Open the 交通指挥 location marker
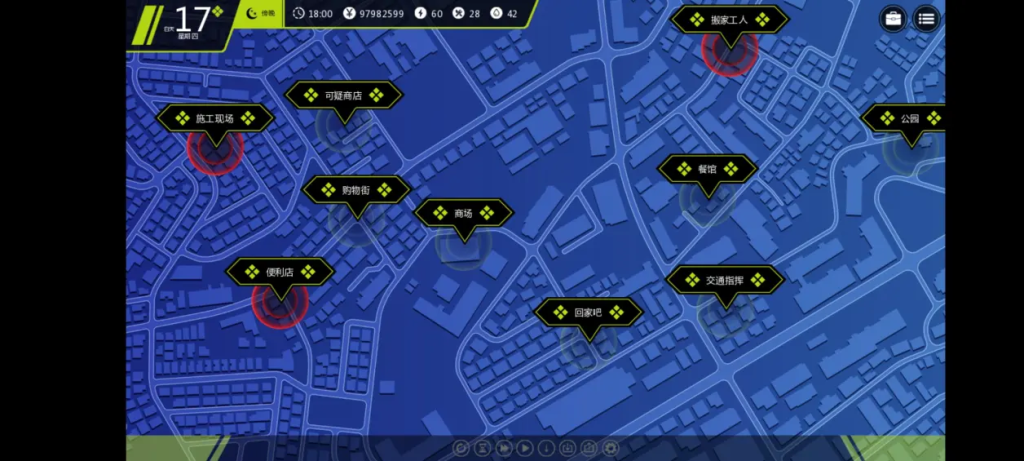The image size is (1024, 461). 725,280
